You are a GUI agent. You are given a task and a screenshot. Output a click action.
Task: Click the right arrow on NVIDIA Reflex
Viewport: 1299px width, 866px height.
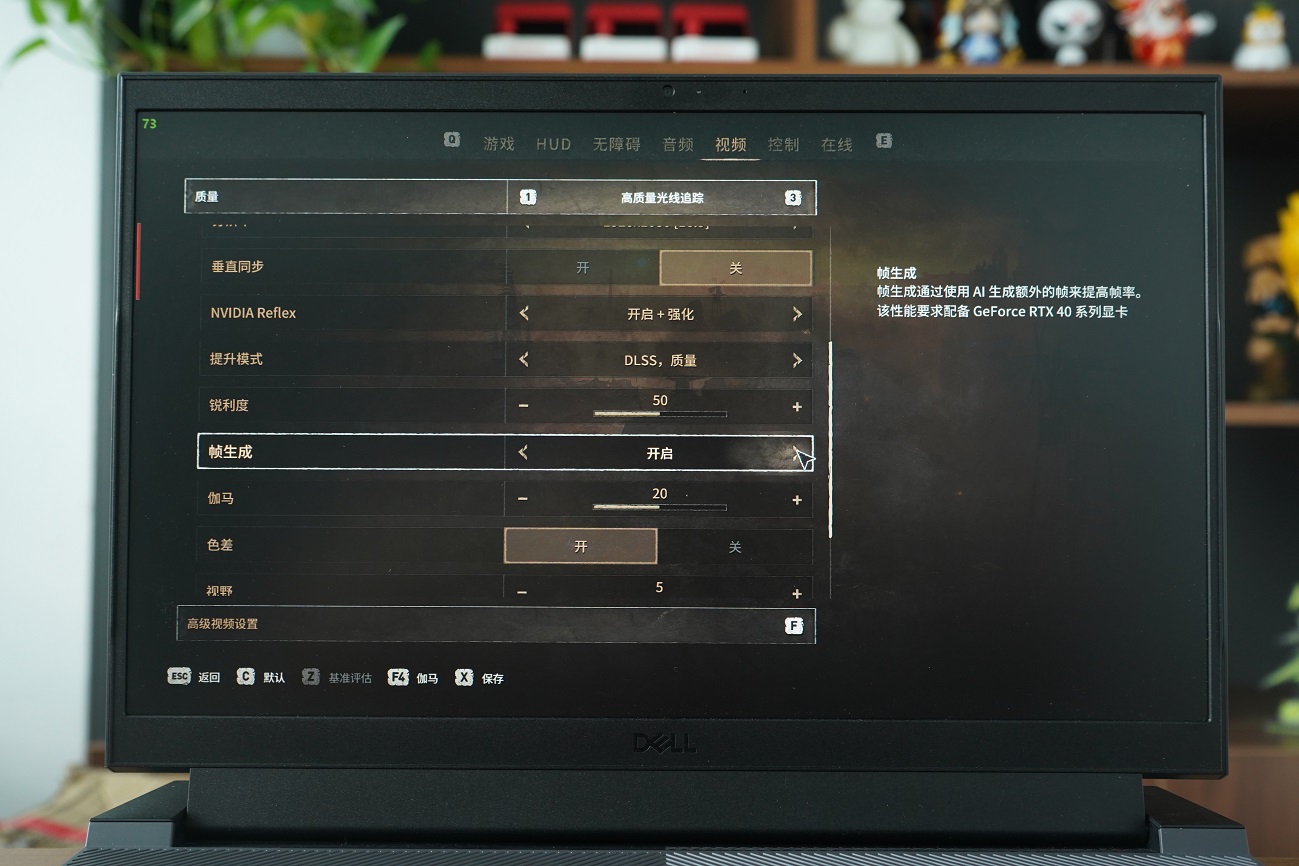pyautogui.click(x=797, y=313)
